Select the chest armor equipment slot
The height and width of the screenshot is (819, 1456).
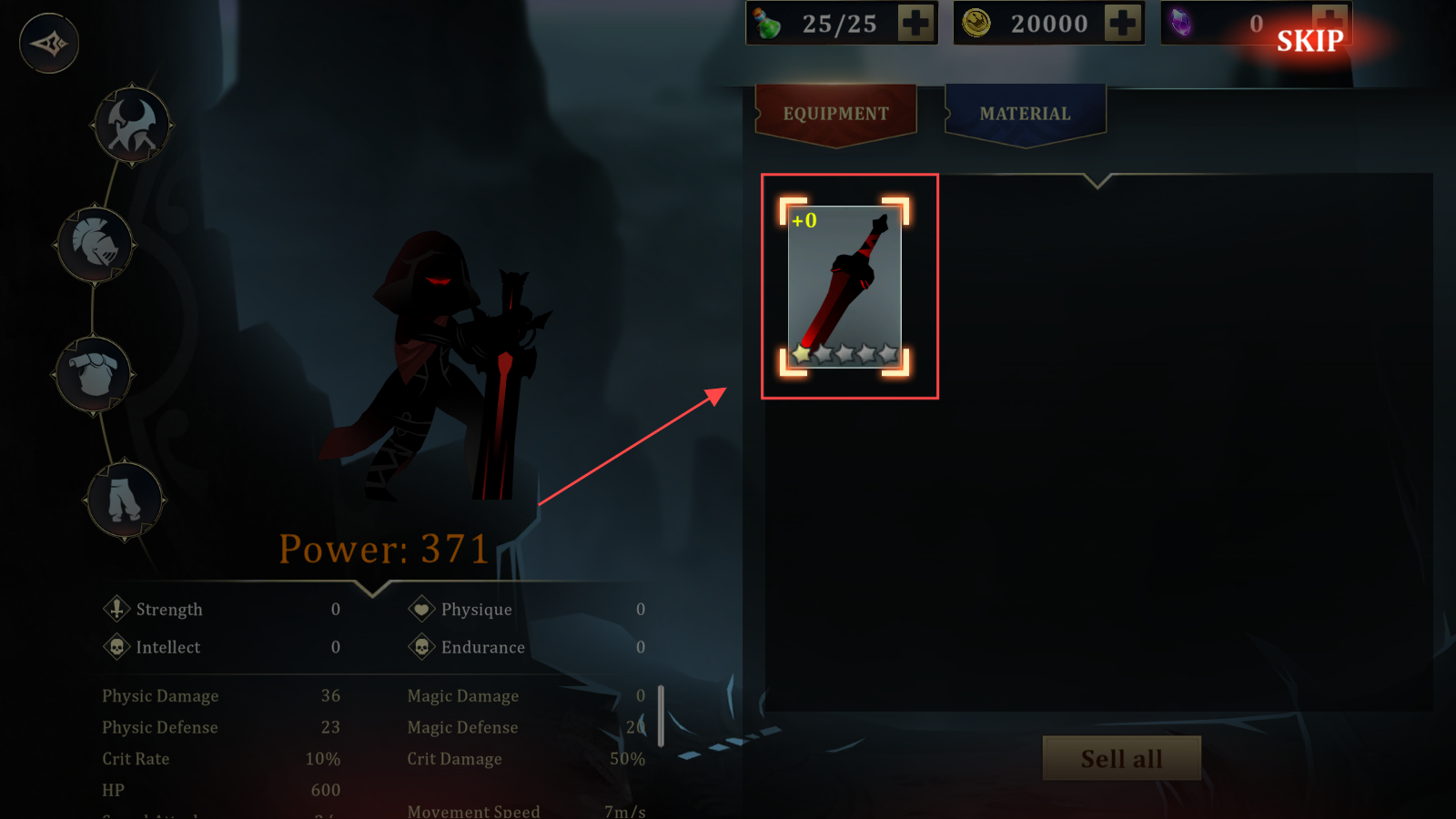[95, 373]
